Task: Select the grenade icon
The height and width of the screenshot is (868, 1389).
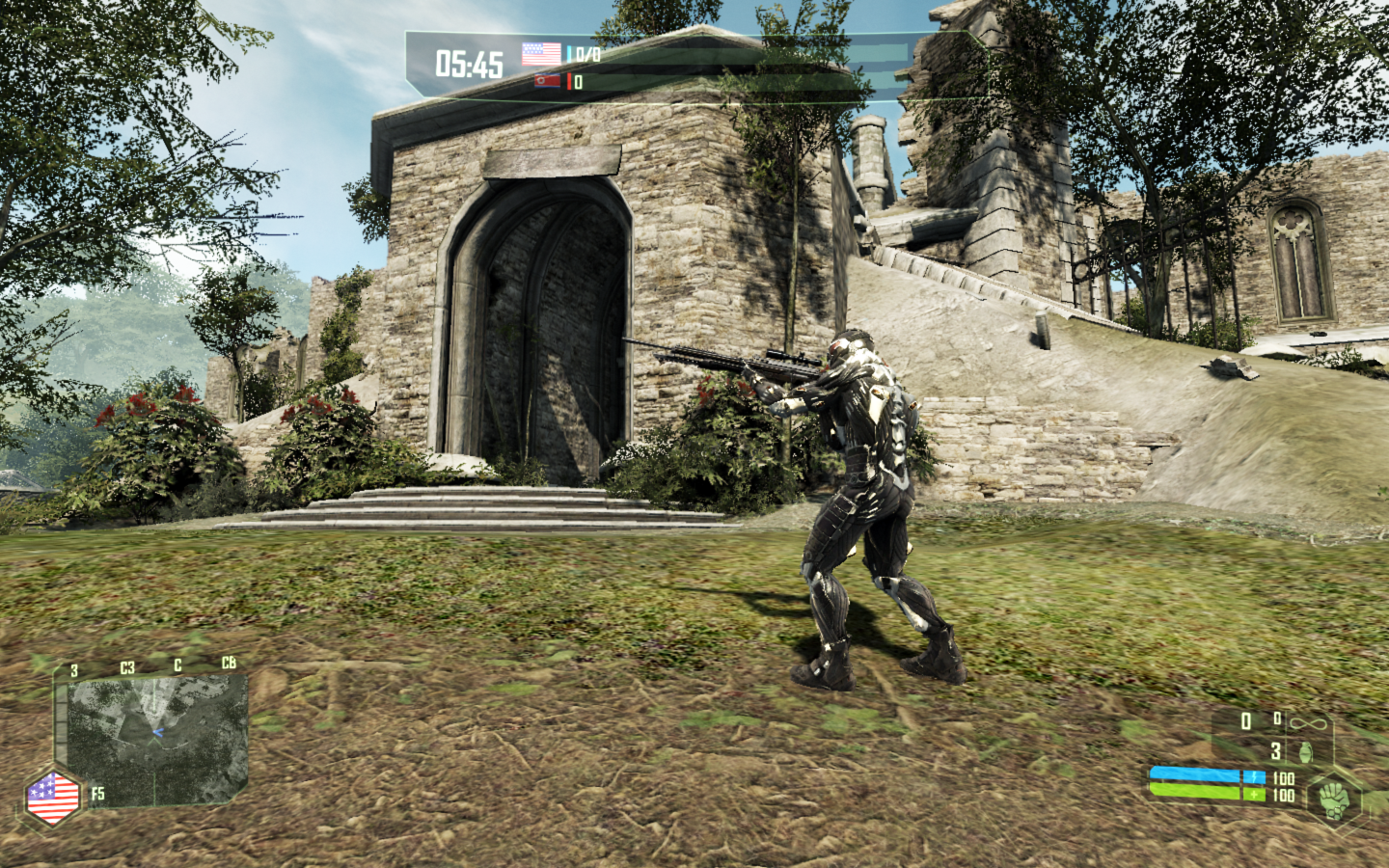Action: coord(1305,750)
